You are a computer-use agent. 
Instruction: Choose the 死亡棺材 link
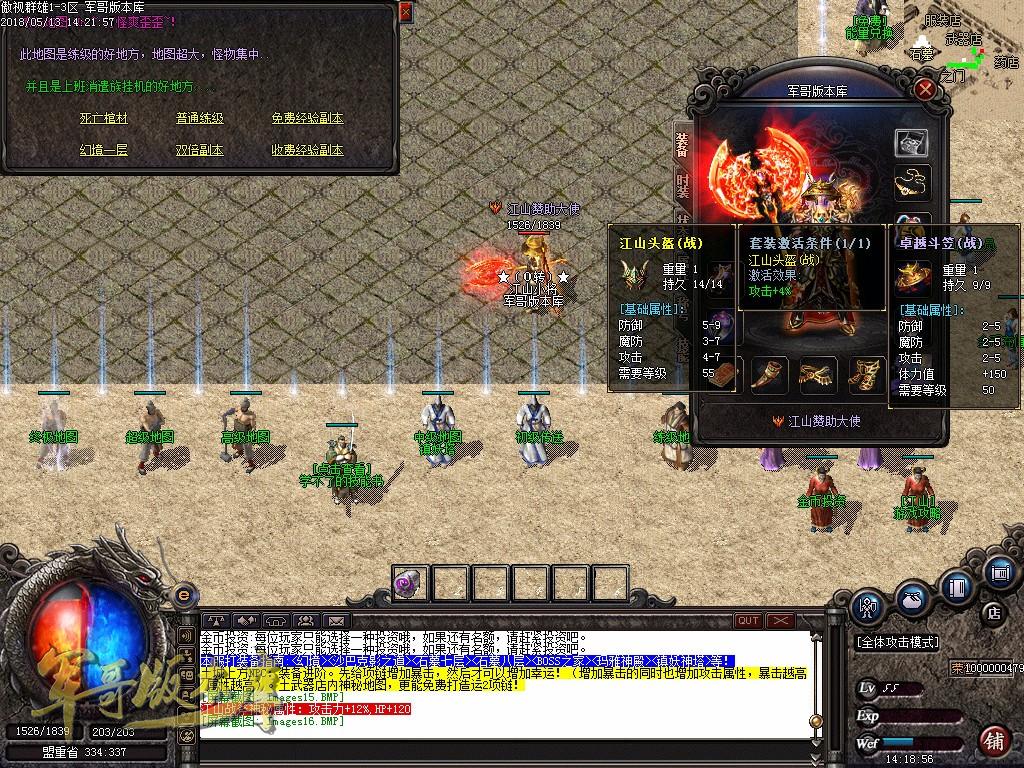pos(104,118)
